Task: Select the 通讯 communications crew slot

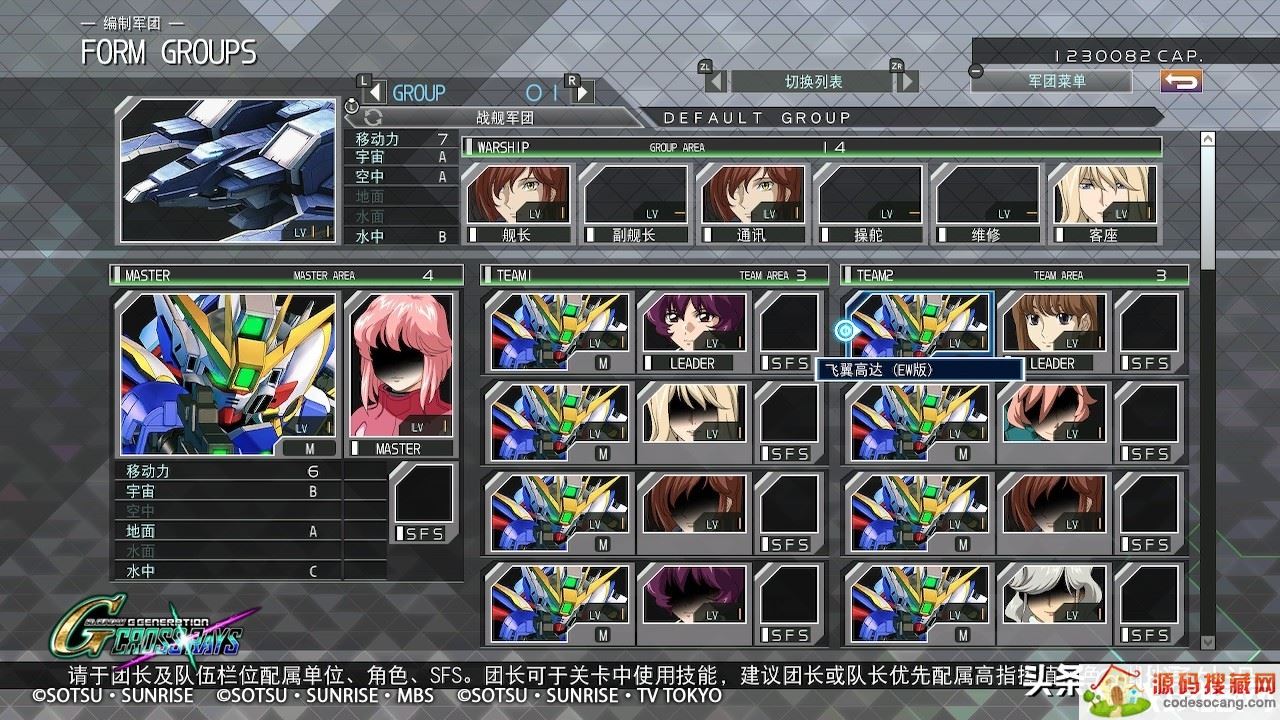Action: click(751, 203)
